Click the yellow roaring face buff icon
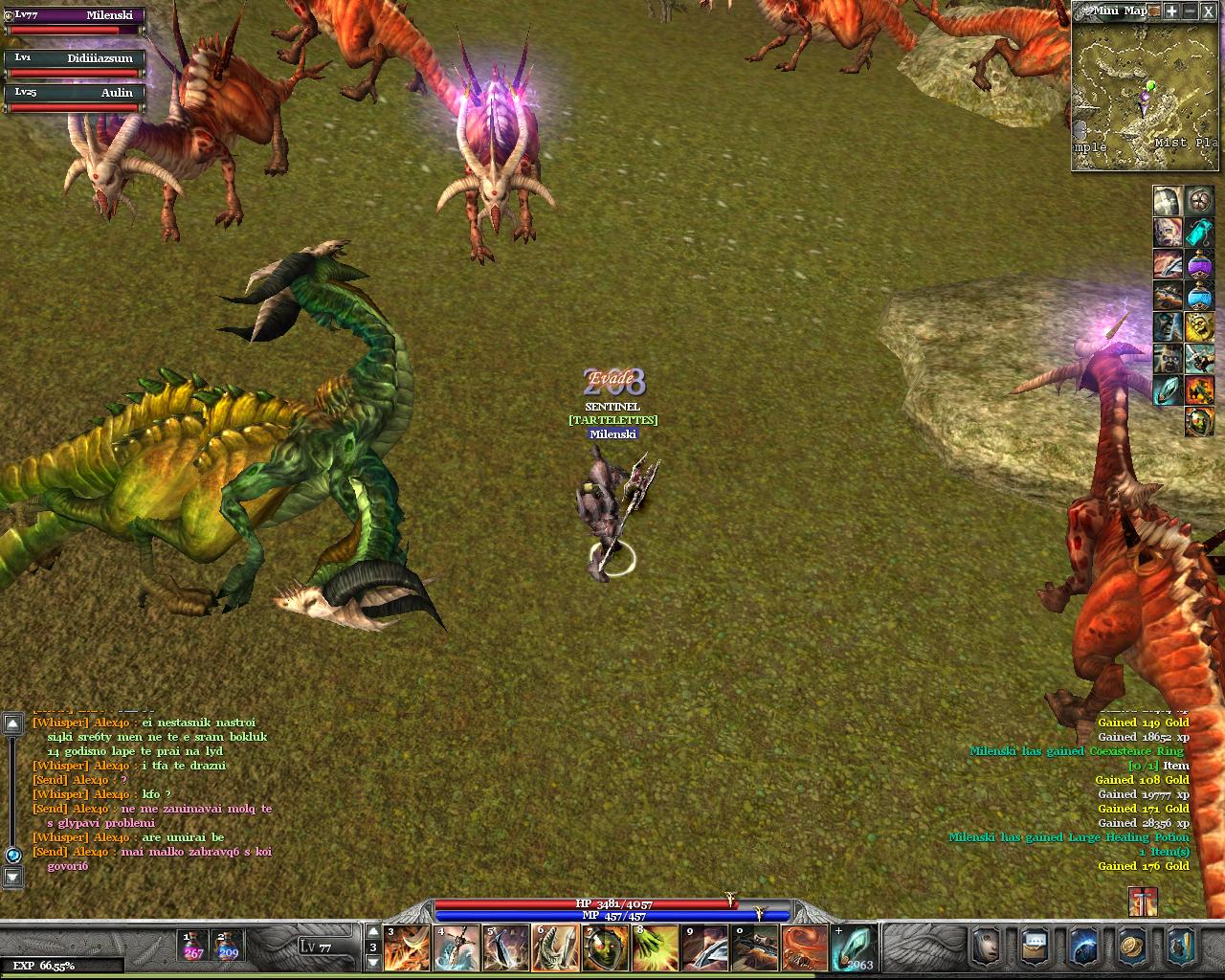The height and width of the screenshot is (980, 1225). (1199, 327)
